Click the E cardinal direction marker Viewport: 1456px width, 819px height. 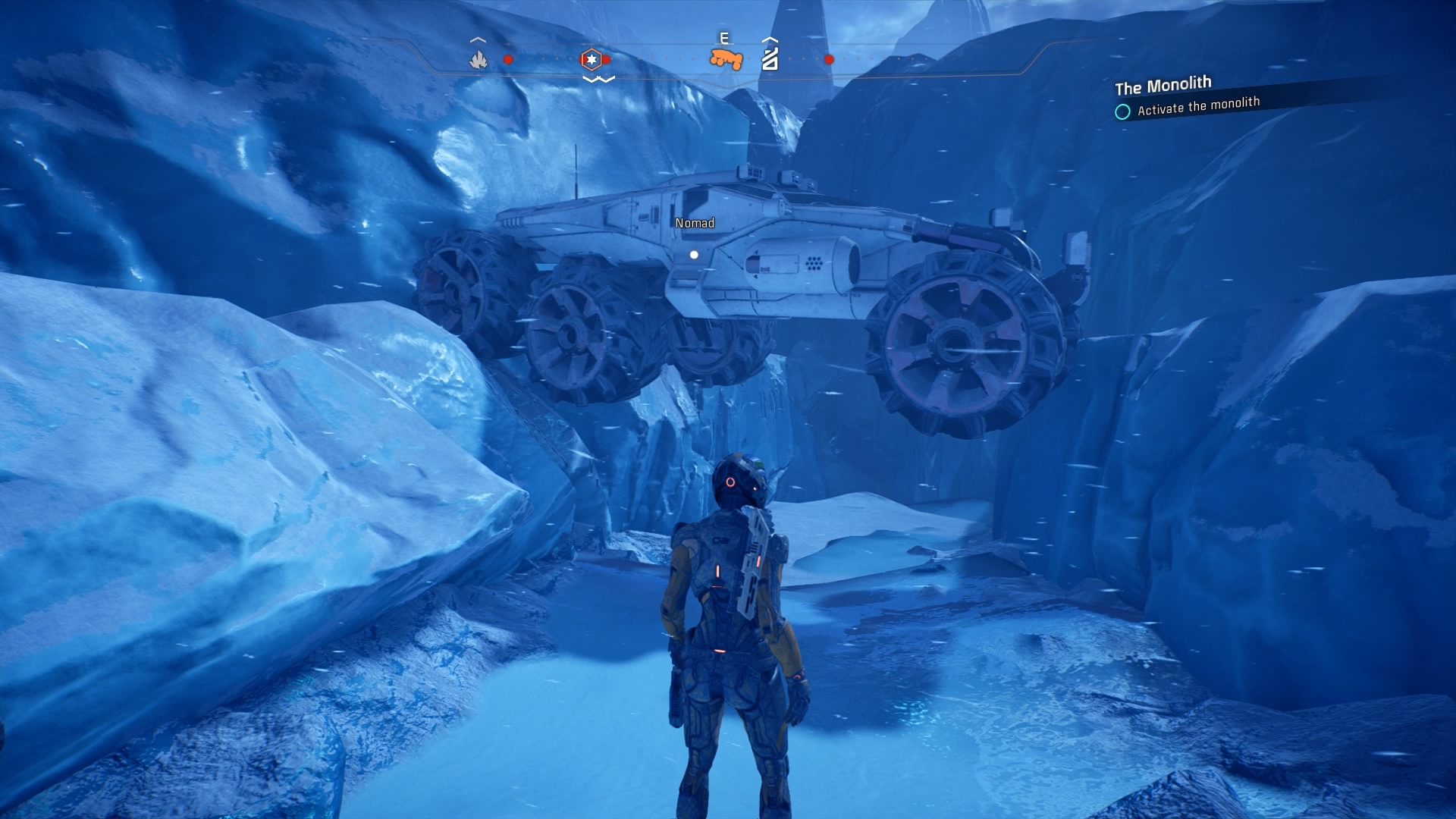pos(724,36)
